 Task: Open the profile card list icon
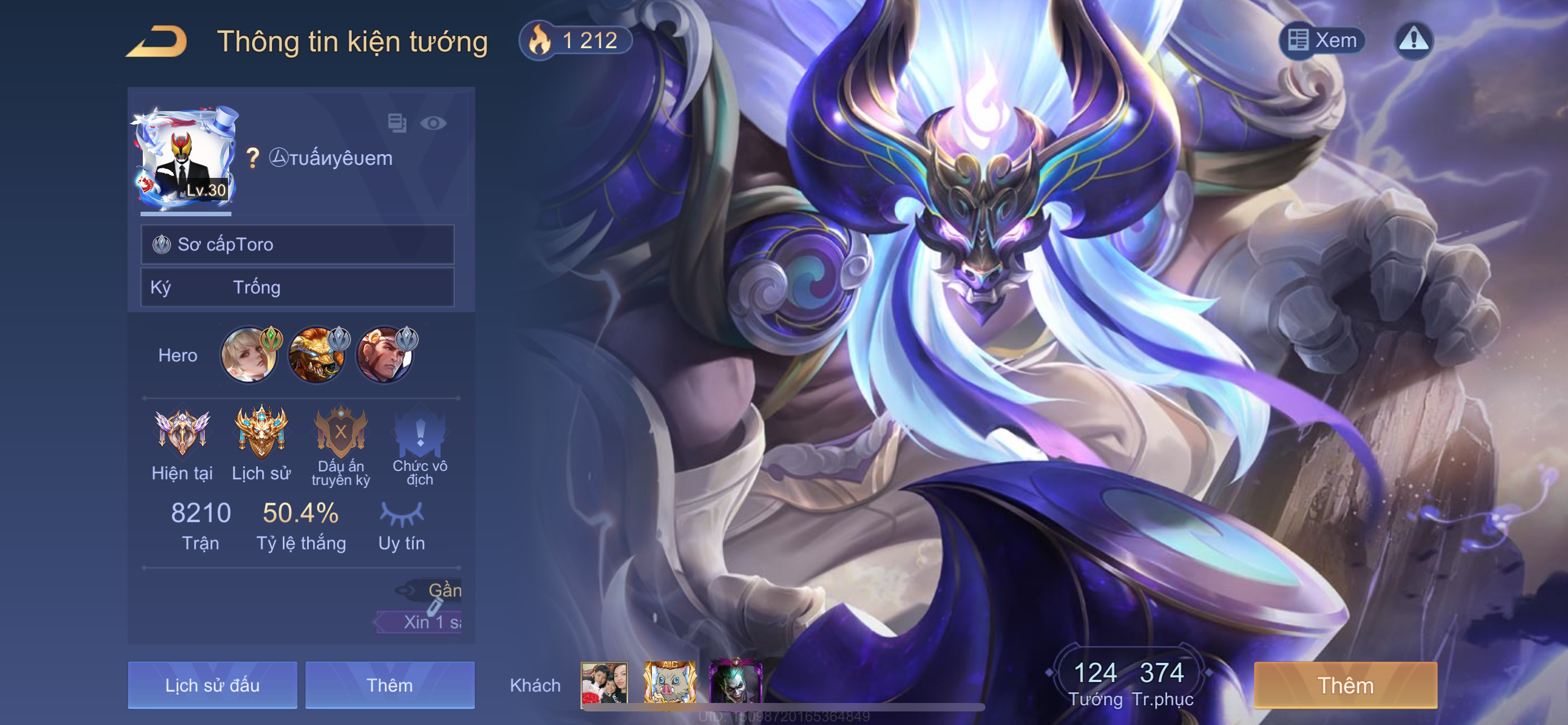[397, 123]
